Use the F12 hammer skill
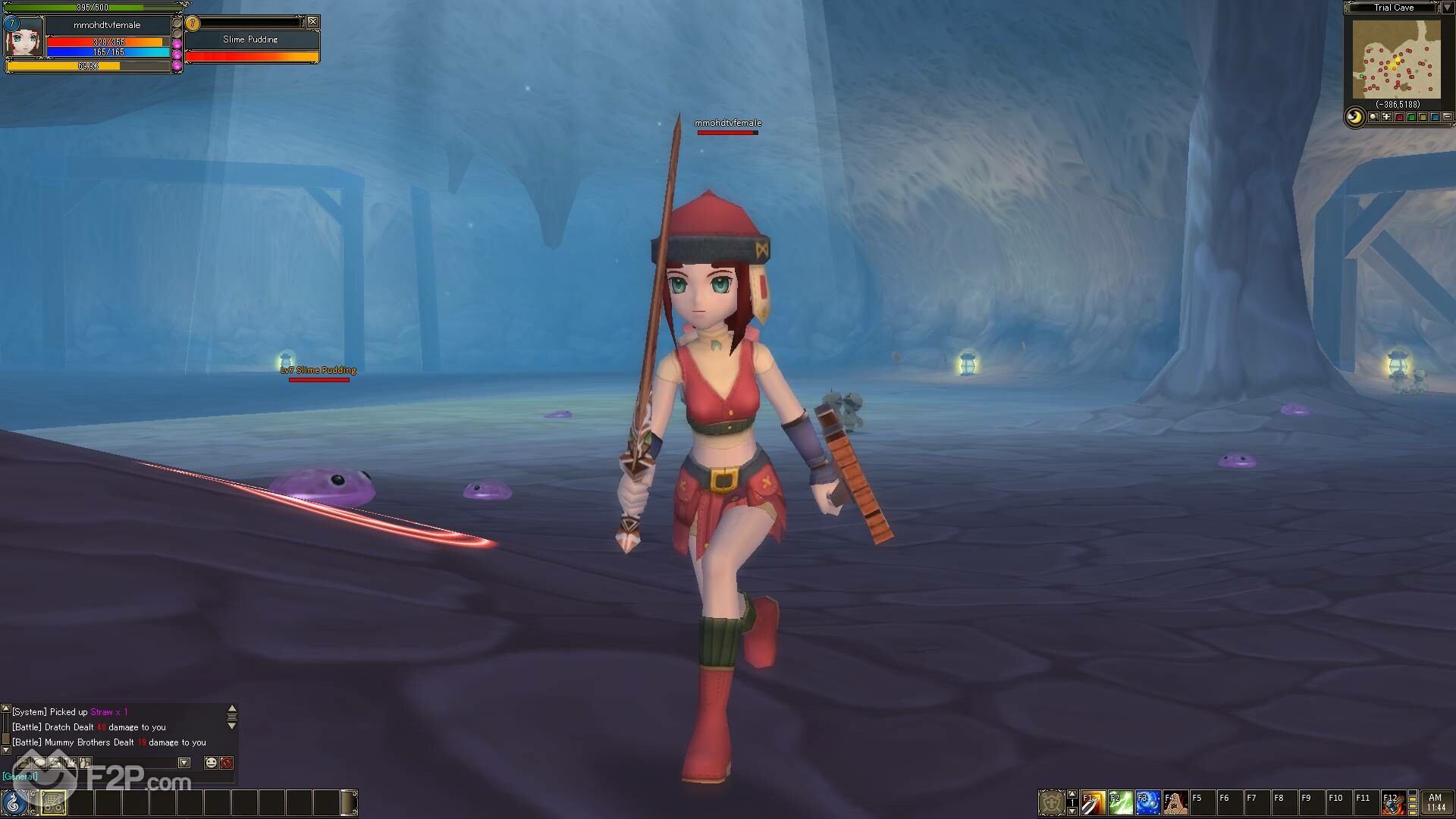 [1393, 802]
